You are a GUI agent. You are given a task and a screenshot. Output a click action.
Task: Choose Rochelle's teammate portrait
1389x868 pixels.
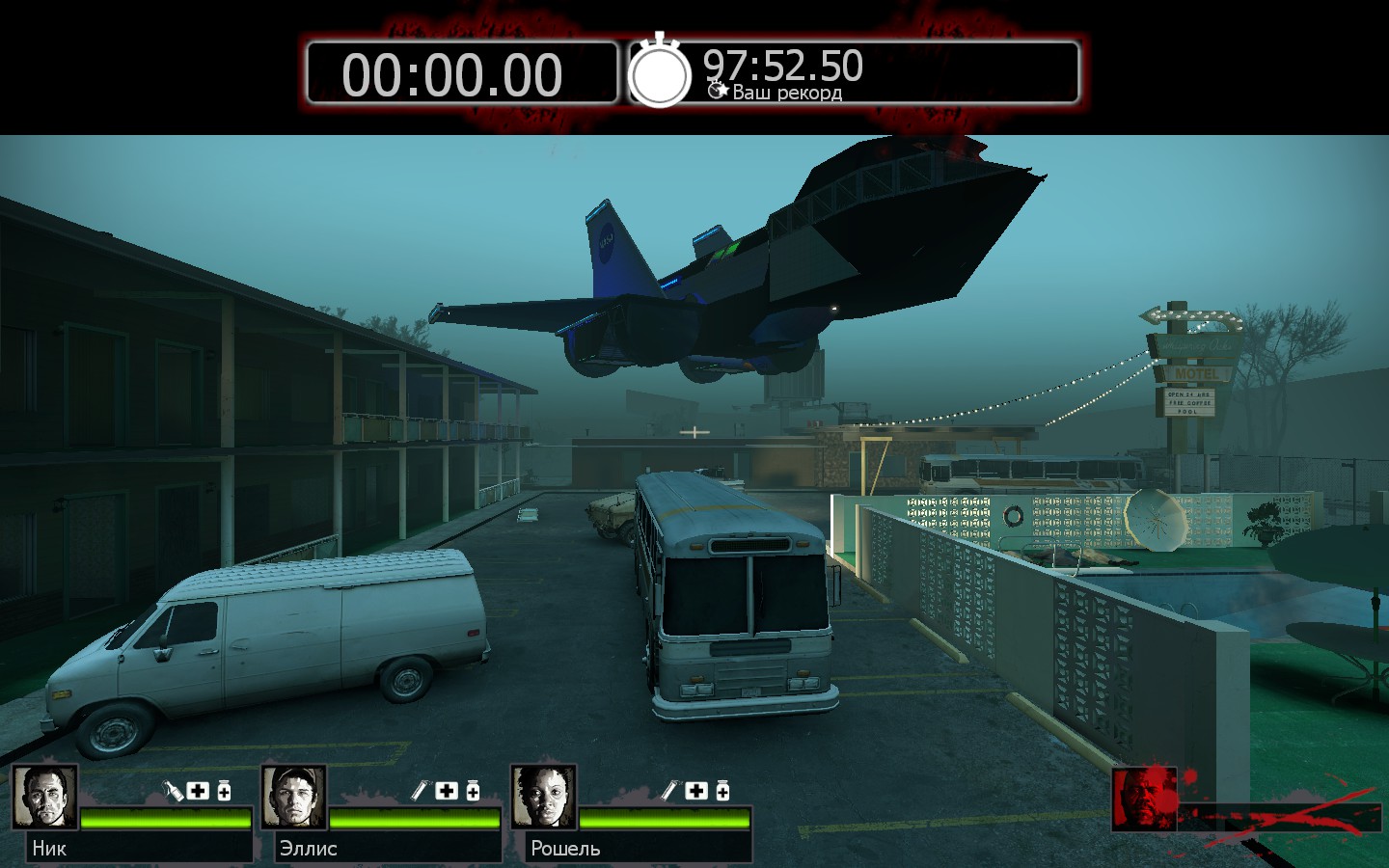(x=544, y=797)
